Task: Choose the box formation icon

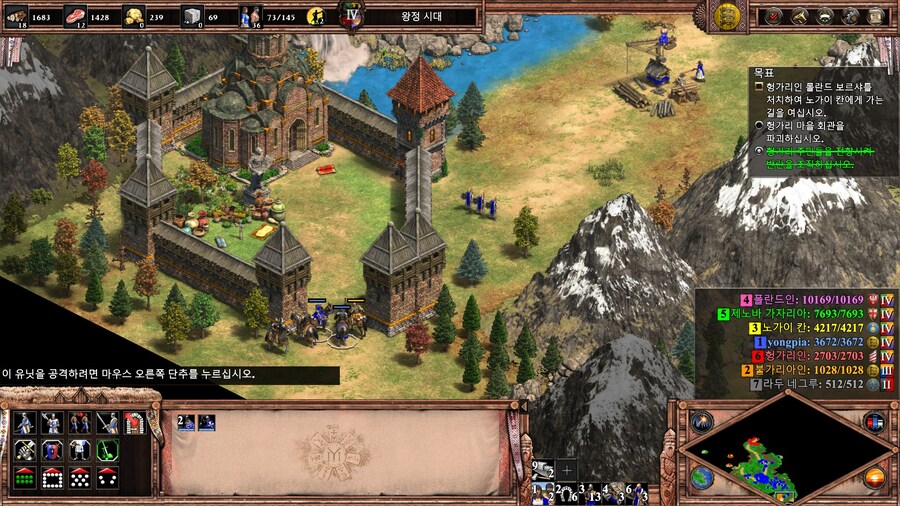Action: 53,477
